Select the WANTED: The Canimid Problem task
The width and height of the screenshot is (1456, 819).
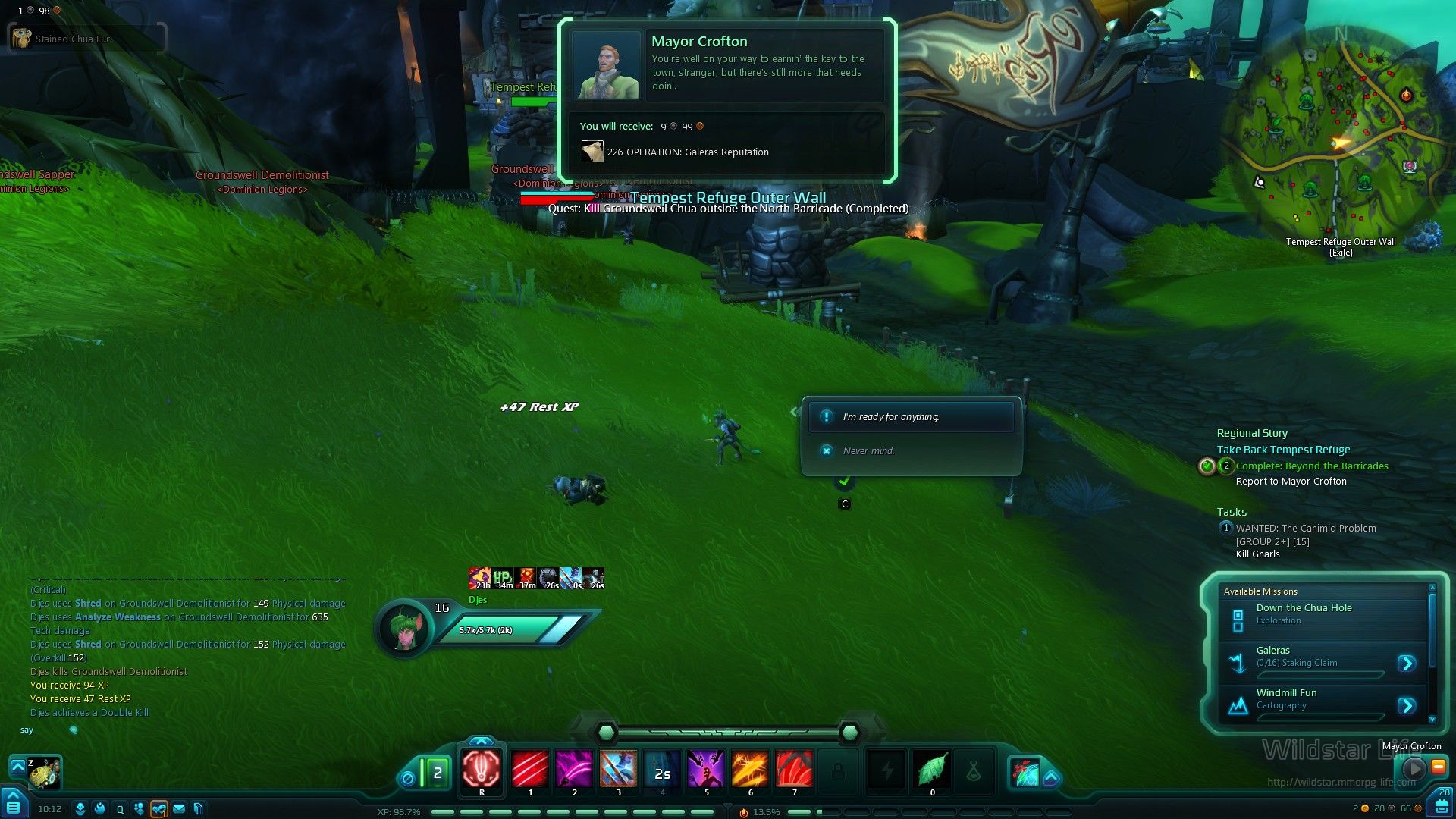[x=1305, y=529]
